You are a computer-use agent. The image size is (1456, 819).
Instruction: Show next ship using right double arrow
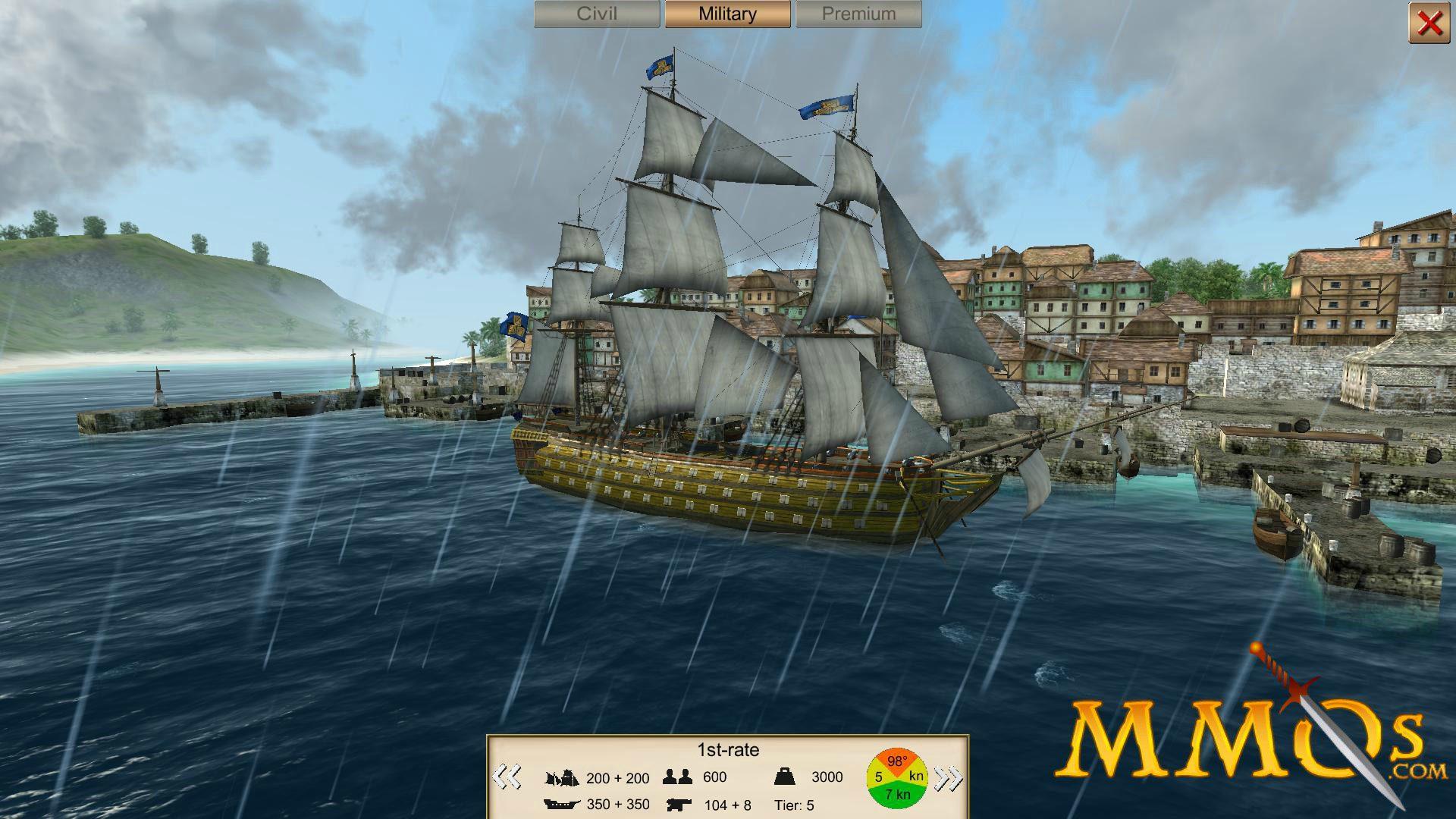point(948,778)
